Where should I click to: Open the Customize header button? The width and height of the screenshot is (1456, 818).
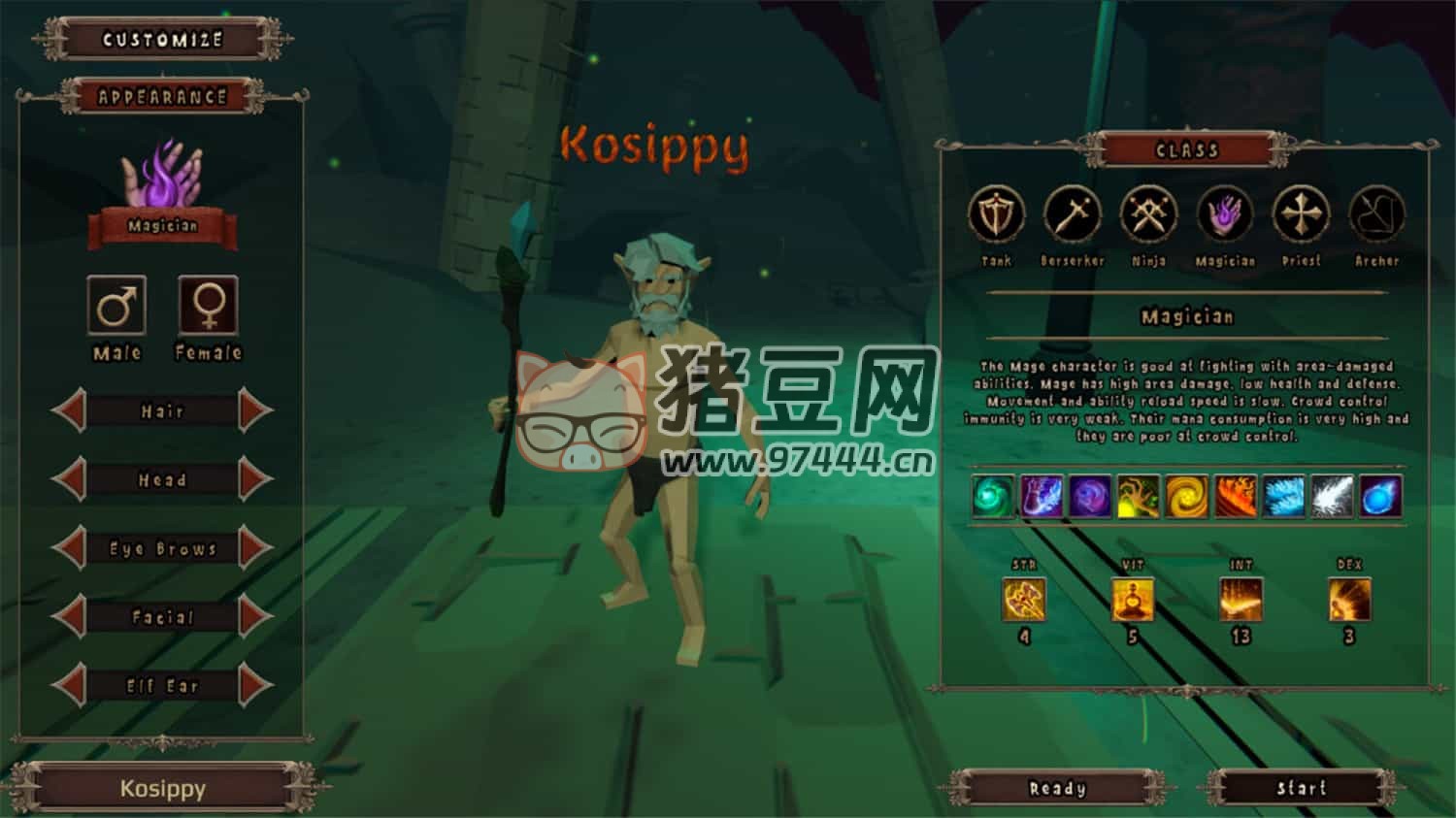point(162,40)
